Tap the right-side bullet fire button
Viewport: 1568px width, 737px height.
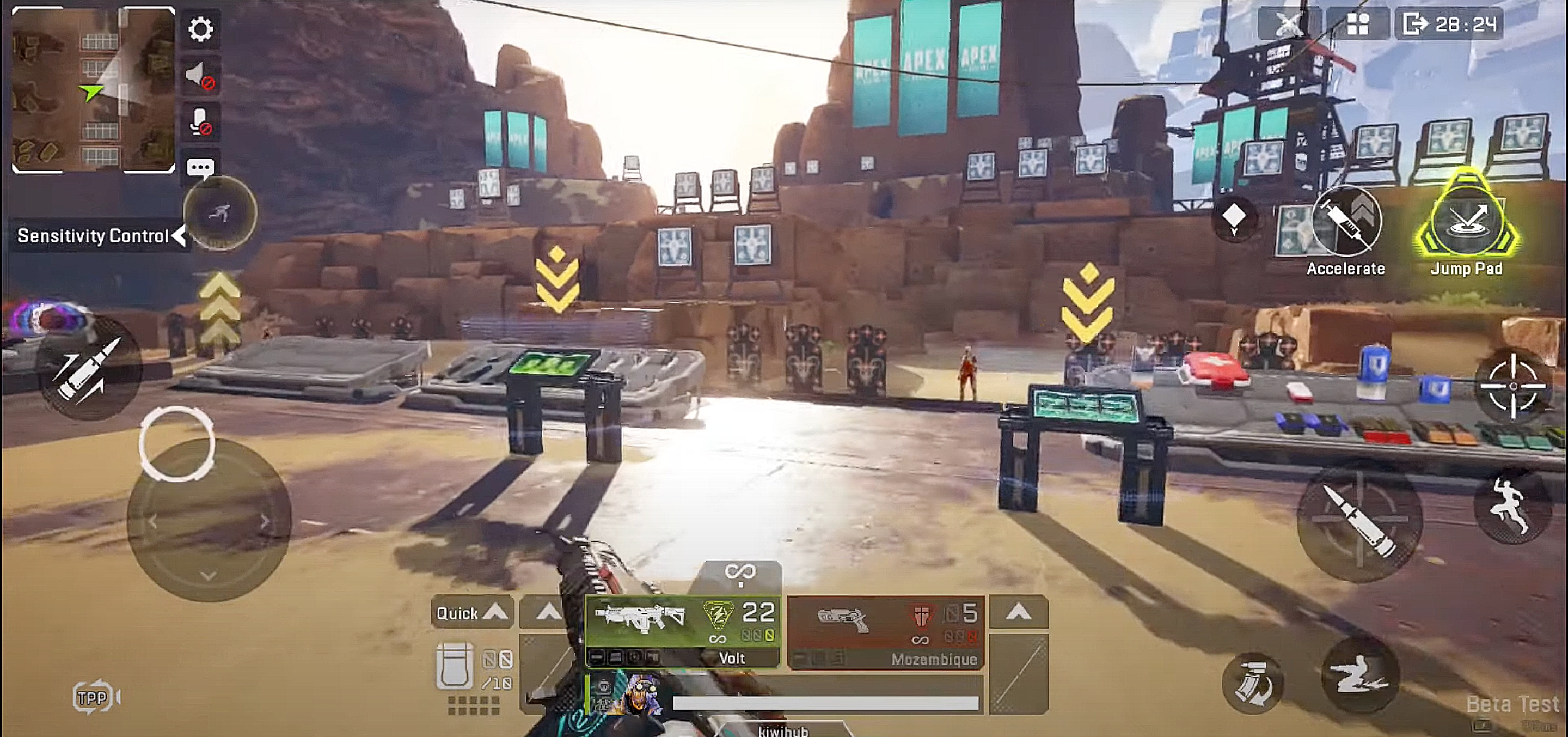[1359, 521]
